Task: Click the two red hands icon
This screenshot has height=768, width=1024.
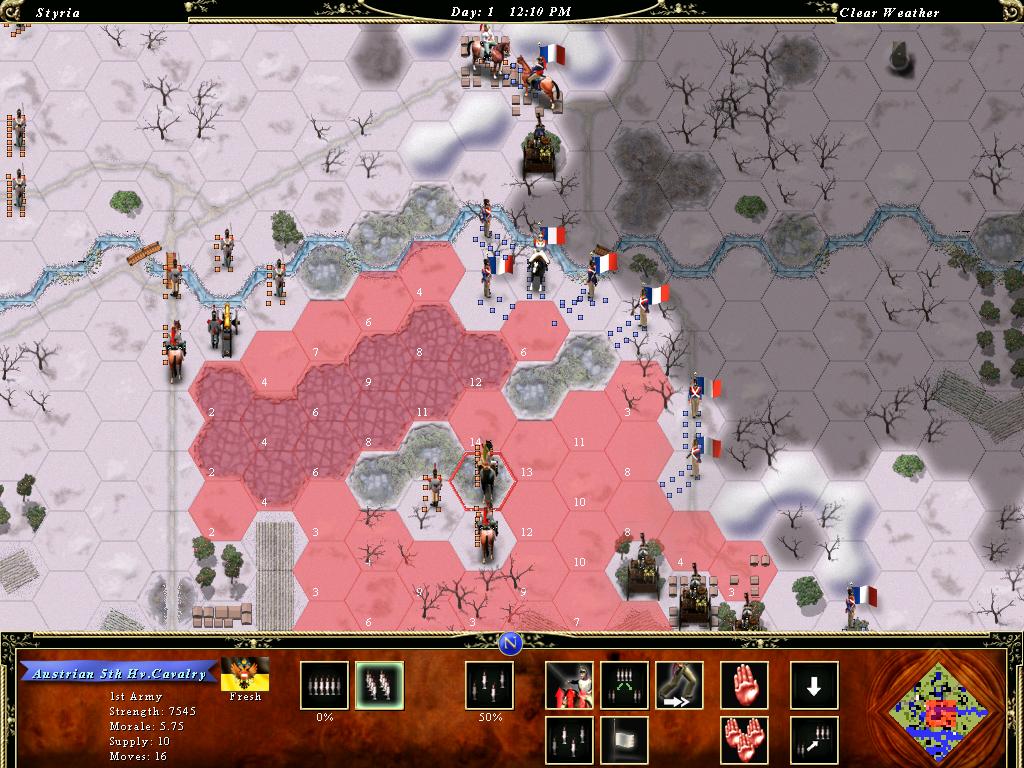Action: click(744, 740)
